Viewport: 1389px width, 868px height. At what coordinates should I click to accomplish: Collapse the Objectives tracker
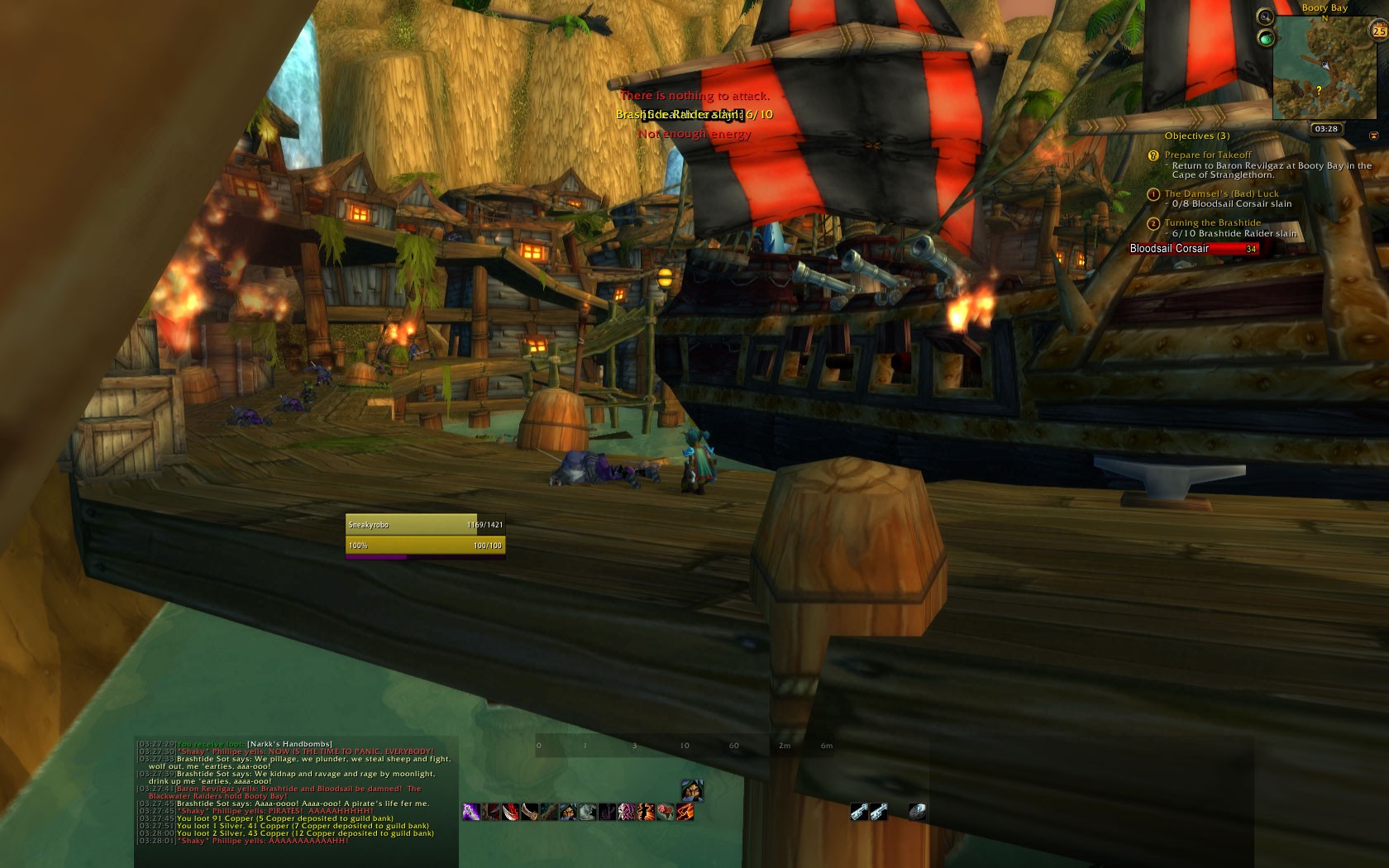pos(1373,136)
